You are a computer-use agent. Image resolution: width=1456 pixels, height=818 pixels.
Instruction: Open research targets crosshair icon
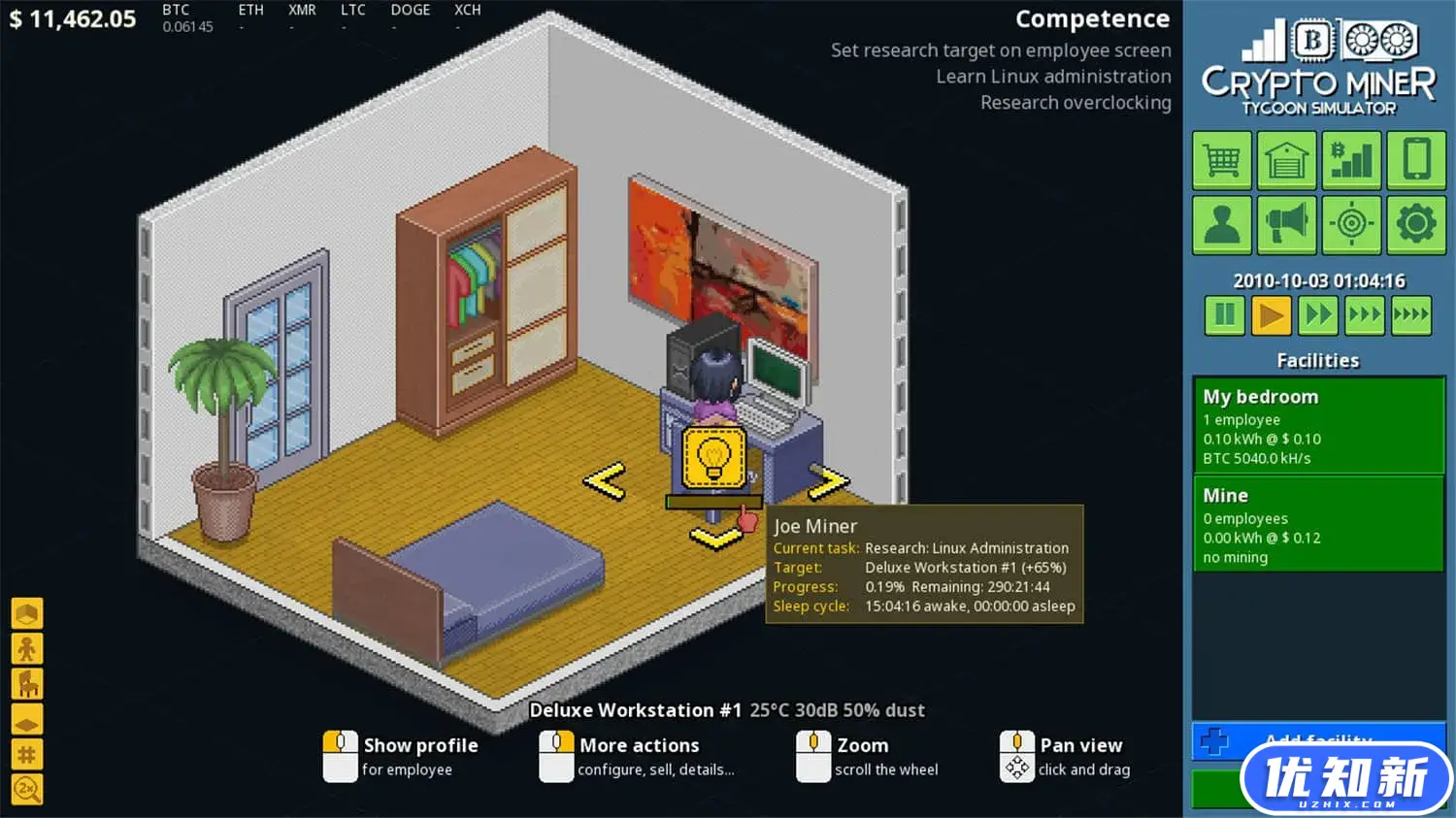(x=1351, y=223)
